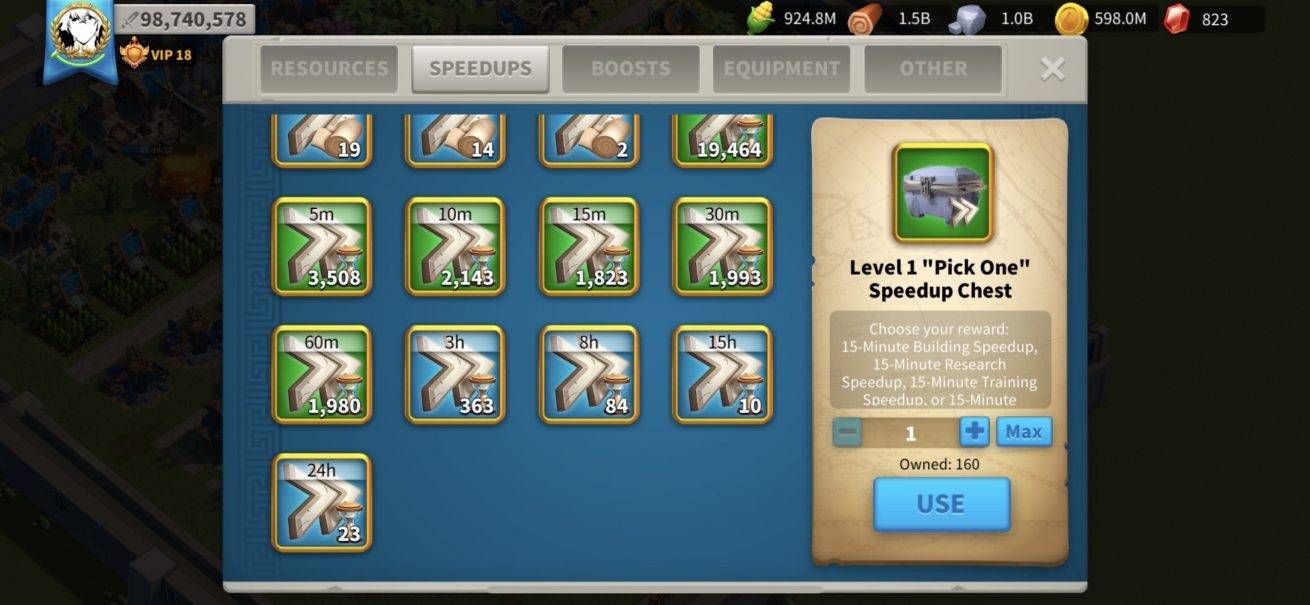
Task: Select the 5m speedup with 3,508 owned
Action: pos(322,246)
